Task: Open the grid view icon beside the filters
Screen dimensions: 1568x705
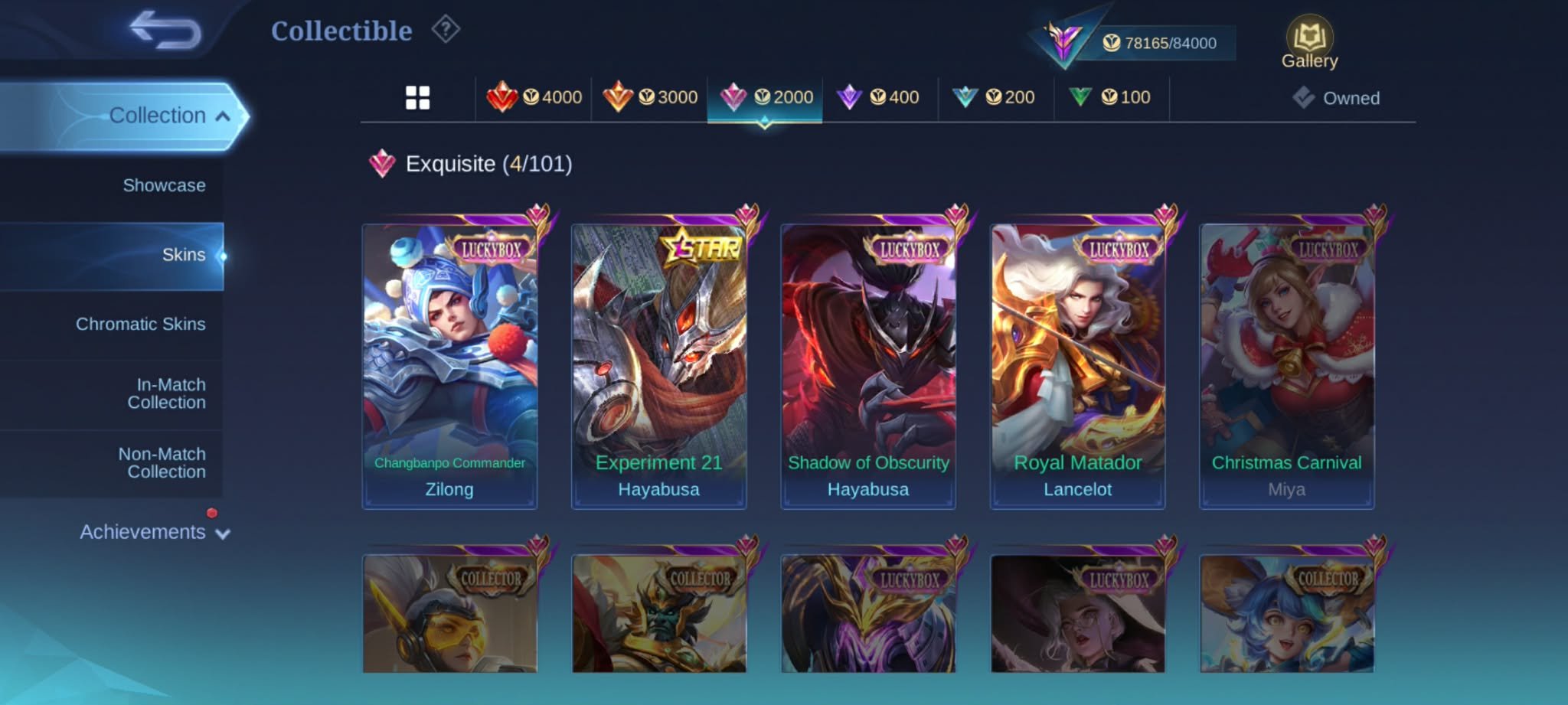Action: (418, 96)
